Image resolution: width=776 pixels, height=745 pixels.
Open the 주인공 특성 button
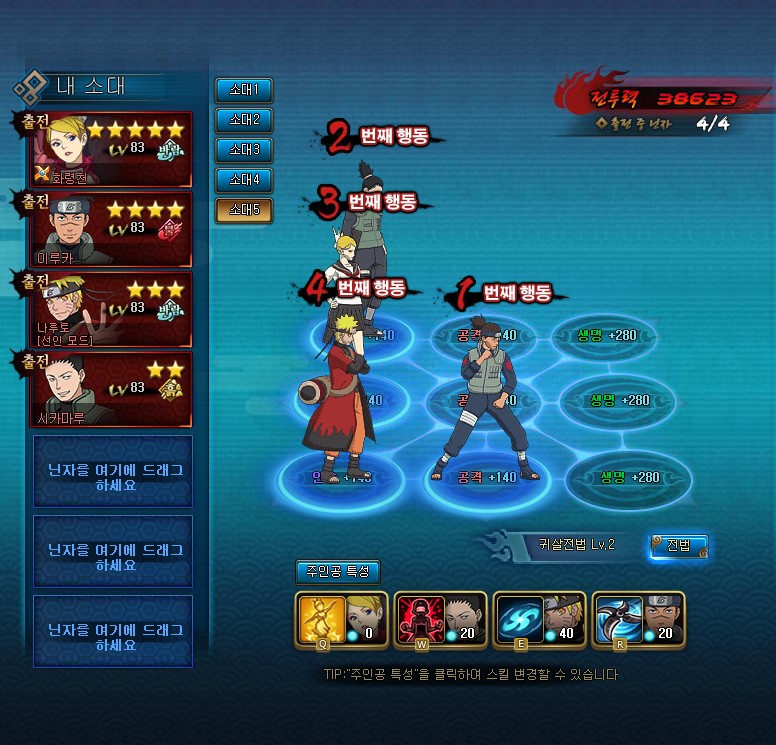(x=337, y=572)
